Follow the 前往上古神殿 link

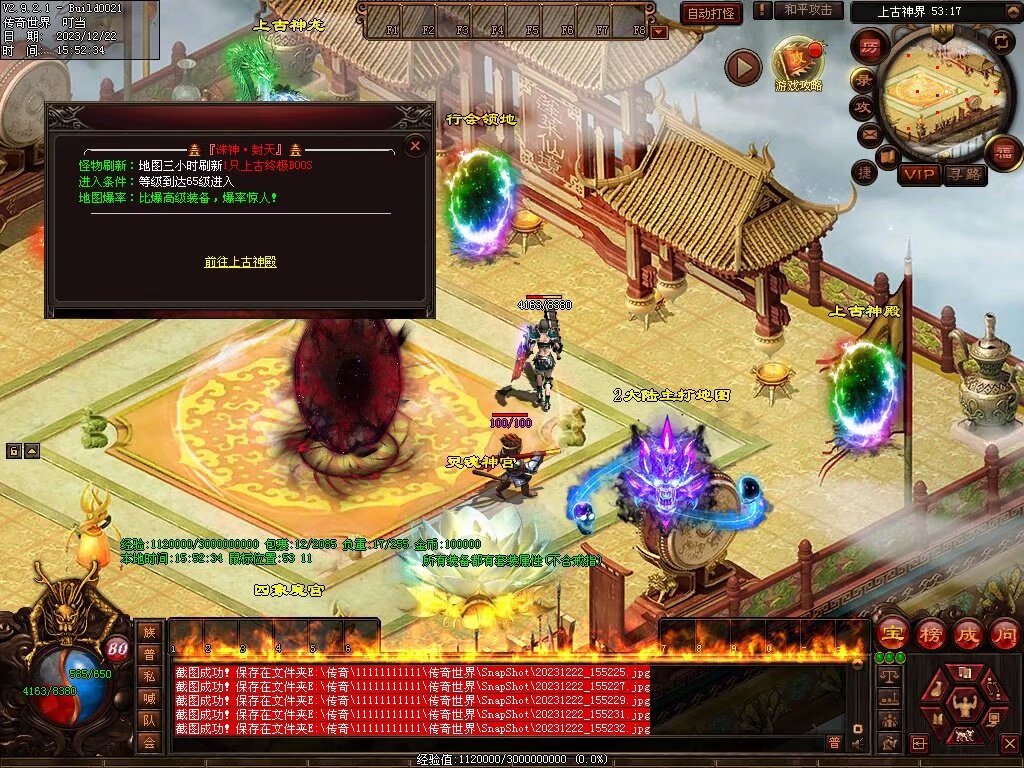click(x=240, y=262)
